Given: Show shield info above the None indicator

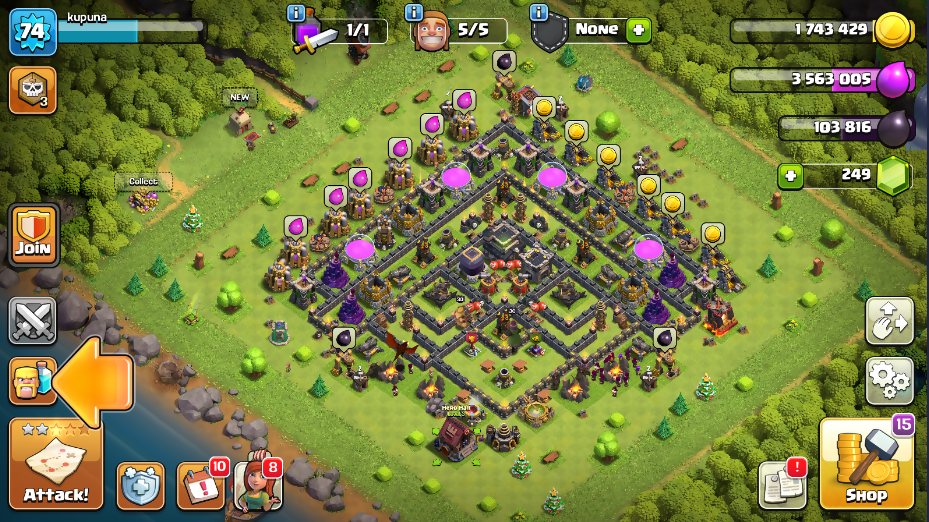Looking at the screenshot, I should click(x=540, y=13).
